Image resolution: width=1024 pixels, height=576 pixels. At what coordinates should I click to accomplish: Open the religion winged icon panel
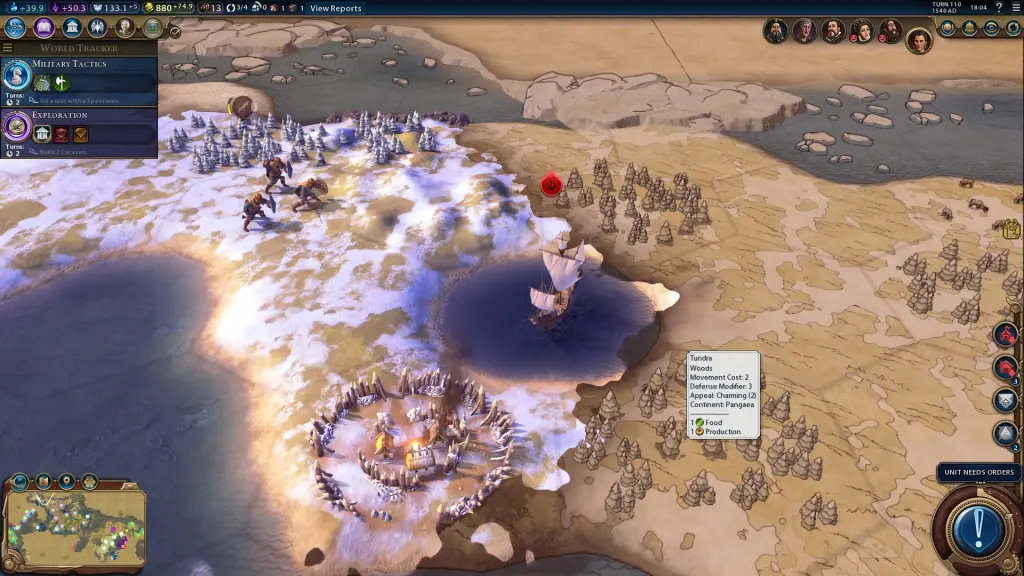pyautogui.click(x=98, y=27)
